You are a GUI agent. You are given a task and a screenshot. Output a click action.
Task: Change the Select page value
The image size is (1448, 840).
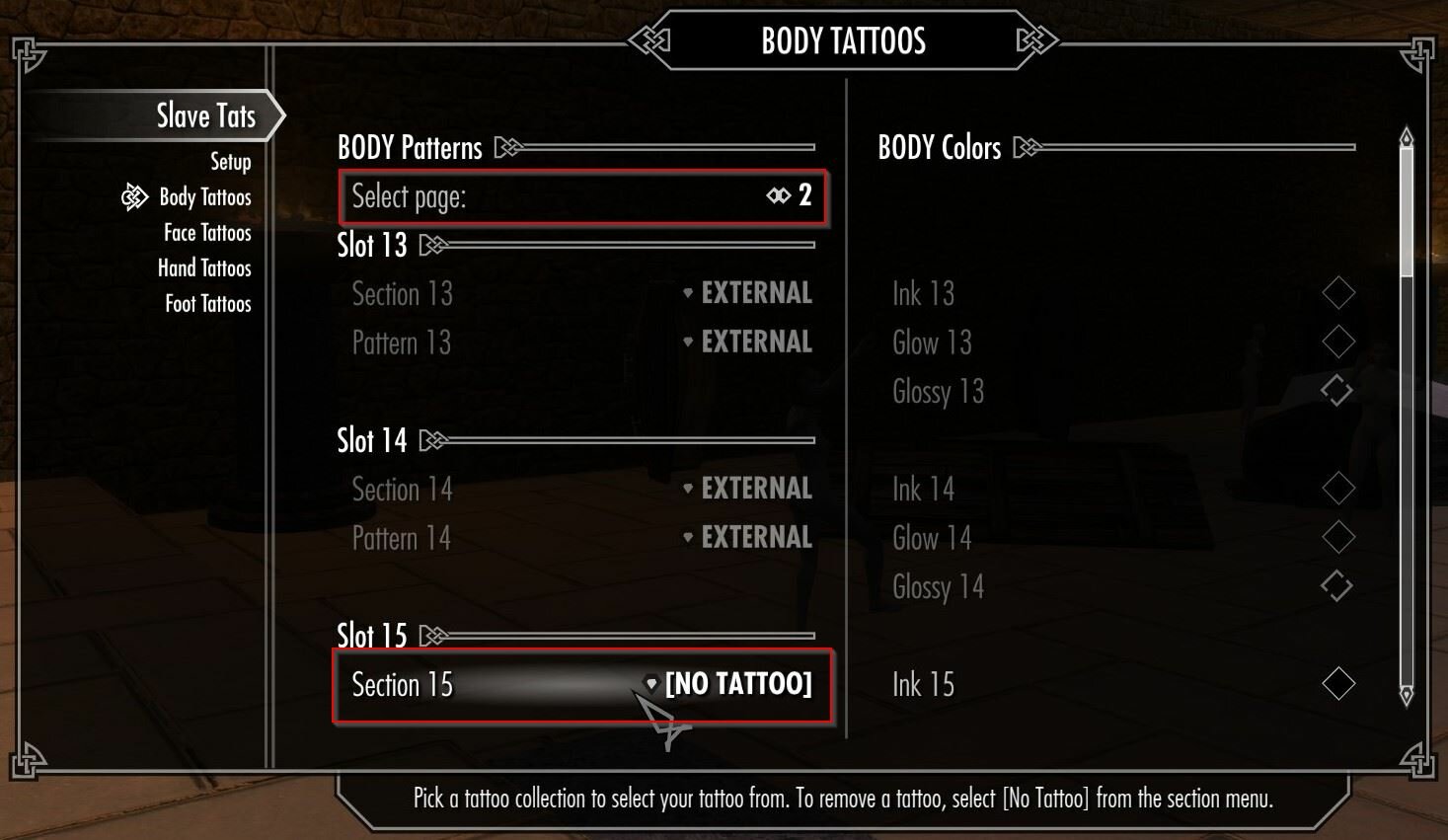coord(582,196)
